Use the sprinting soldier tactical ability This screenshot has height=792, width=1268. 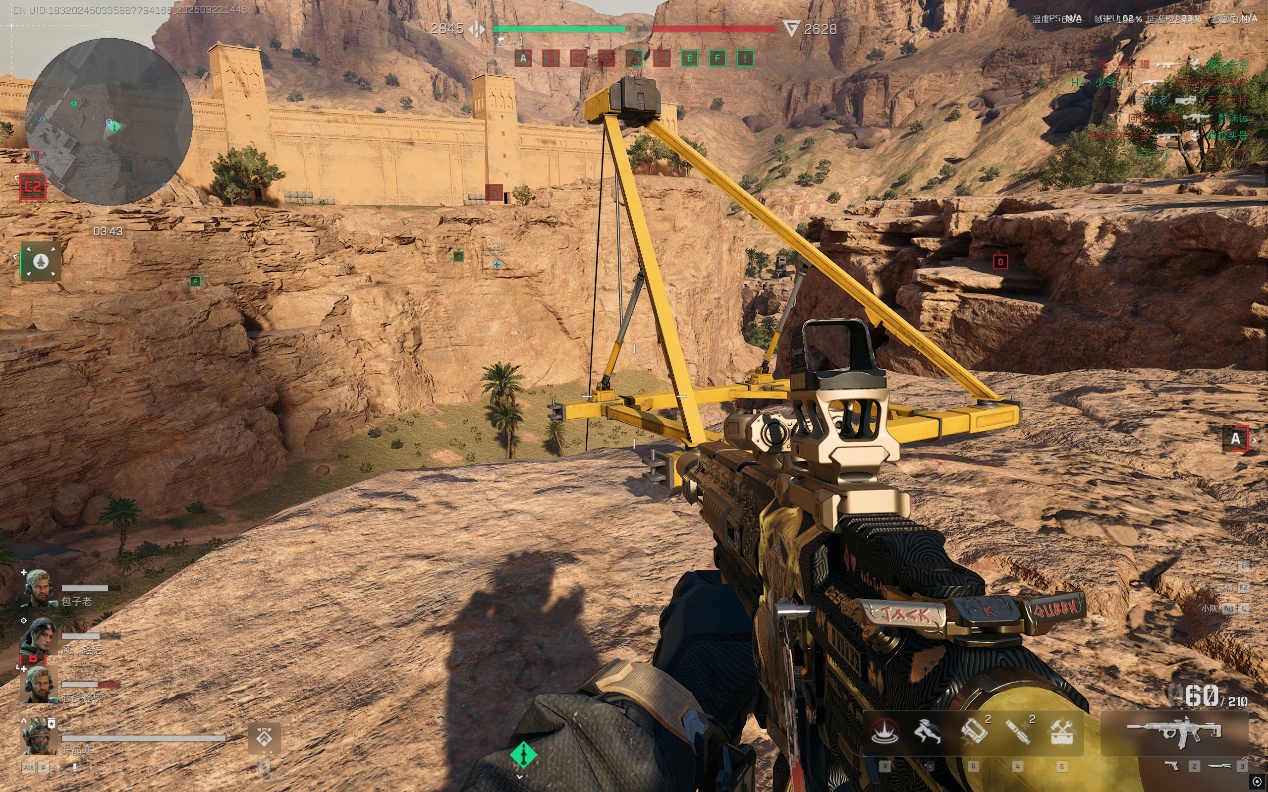(928, 732)
